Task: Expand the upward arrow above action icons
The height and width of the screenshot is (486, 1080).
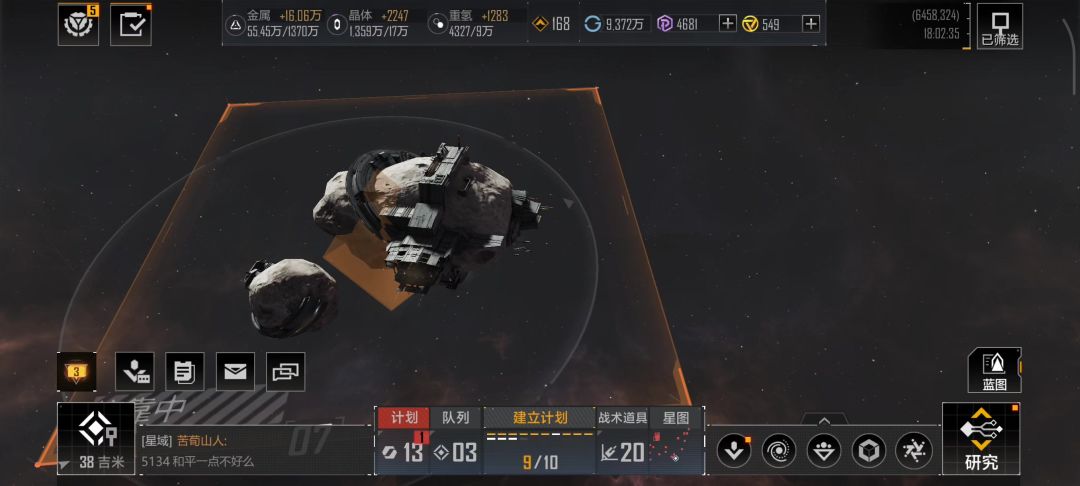Action: coord(824,421)
